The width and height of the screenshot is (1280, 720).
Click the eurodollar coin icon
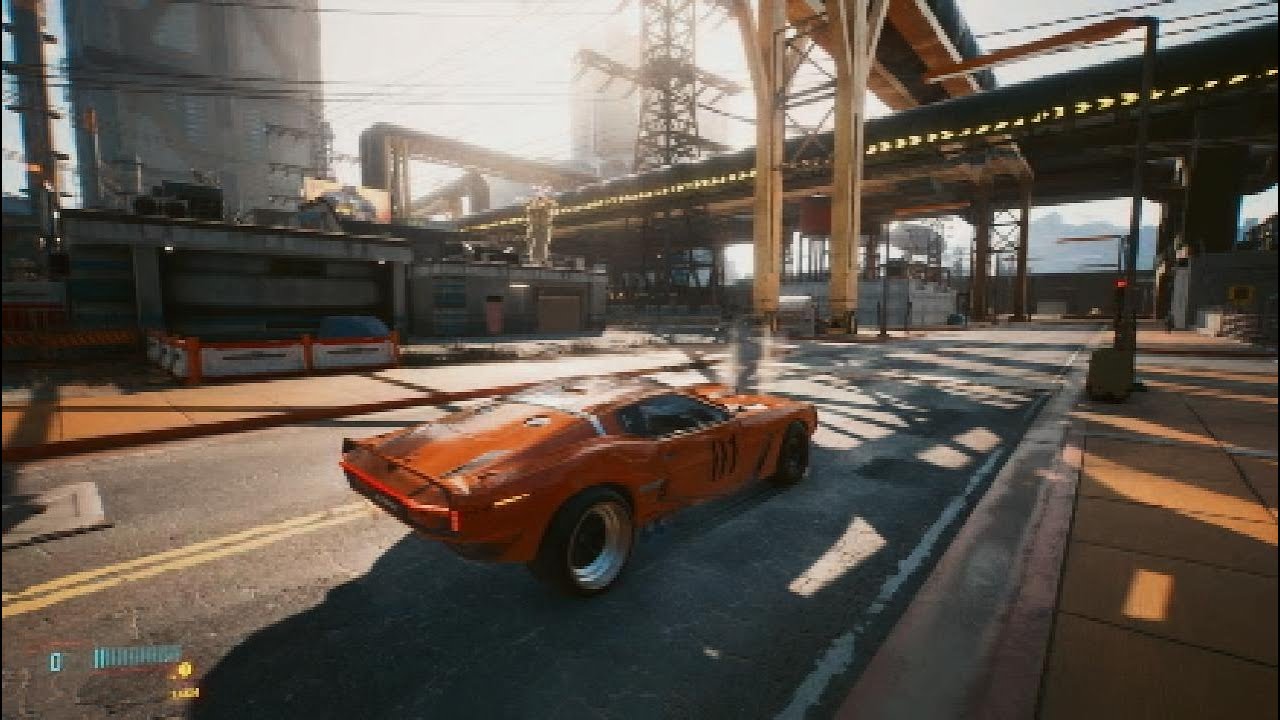(185, 668)
